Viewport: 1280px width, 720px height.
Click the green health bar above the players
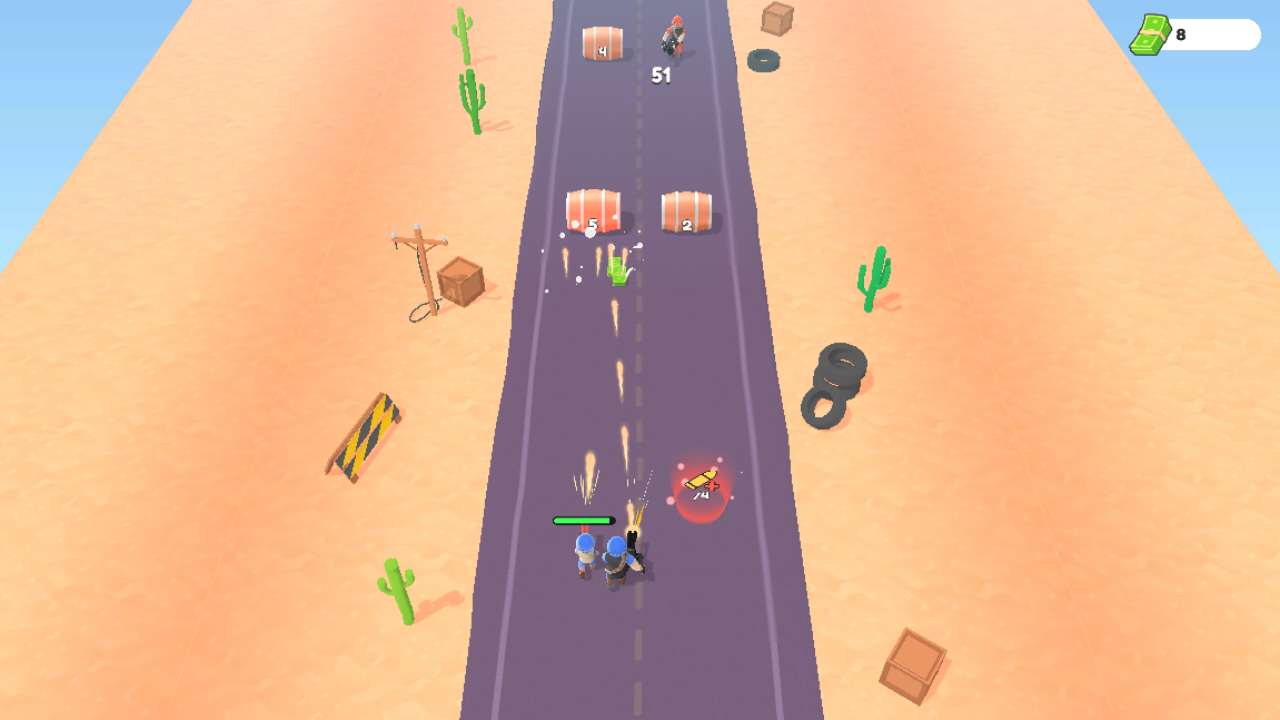click(x=583, y=520)
